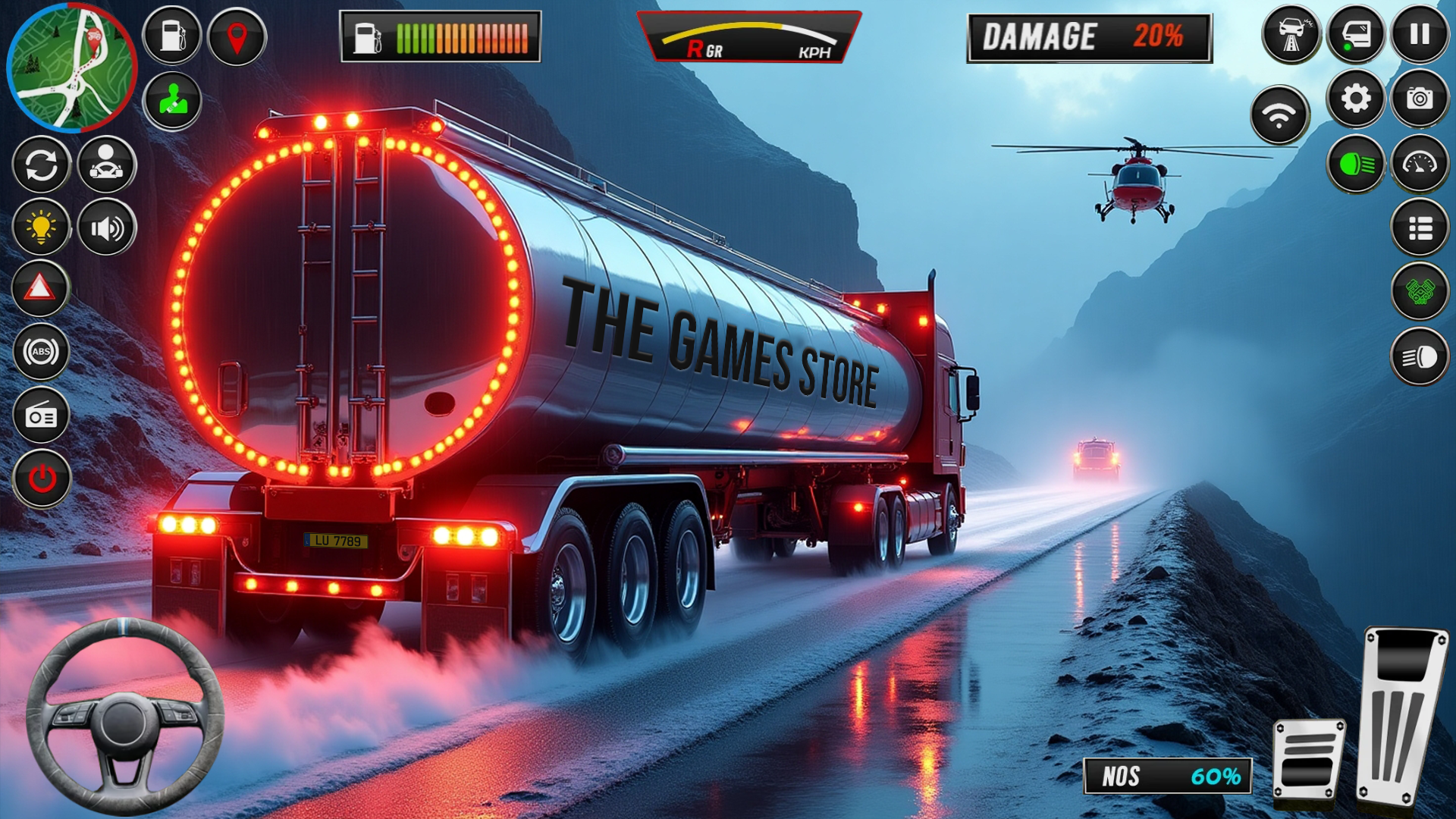
Task: Turn on the radio button
Action: pos(42,416)
